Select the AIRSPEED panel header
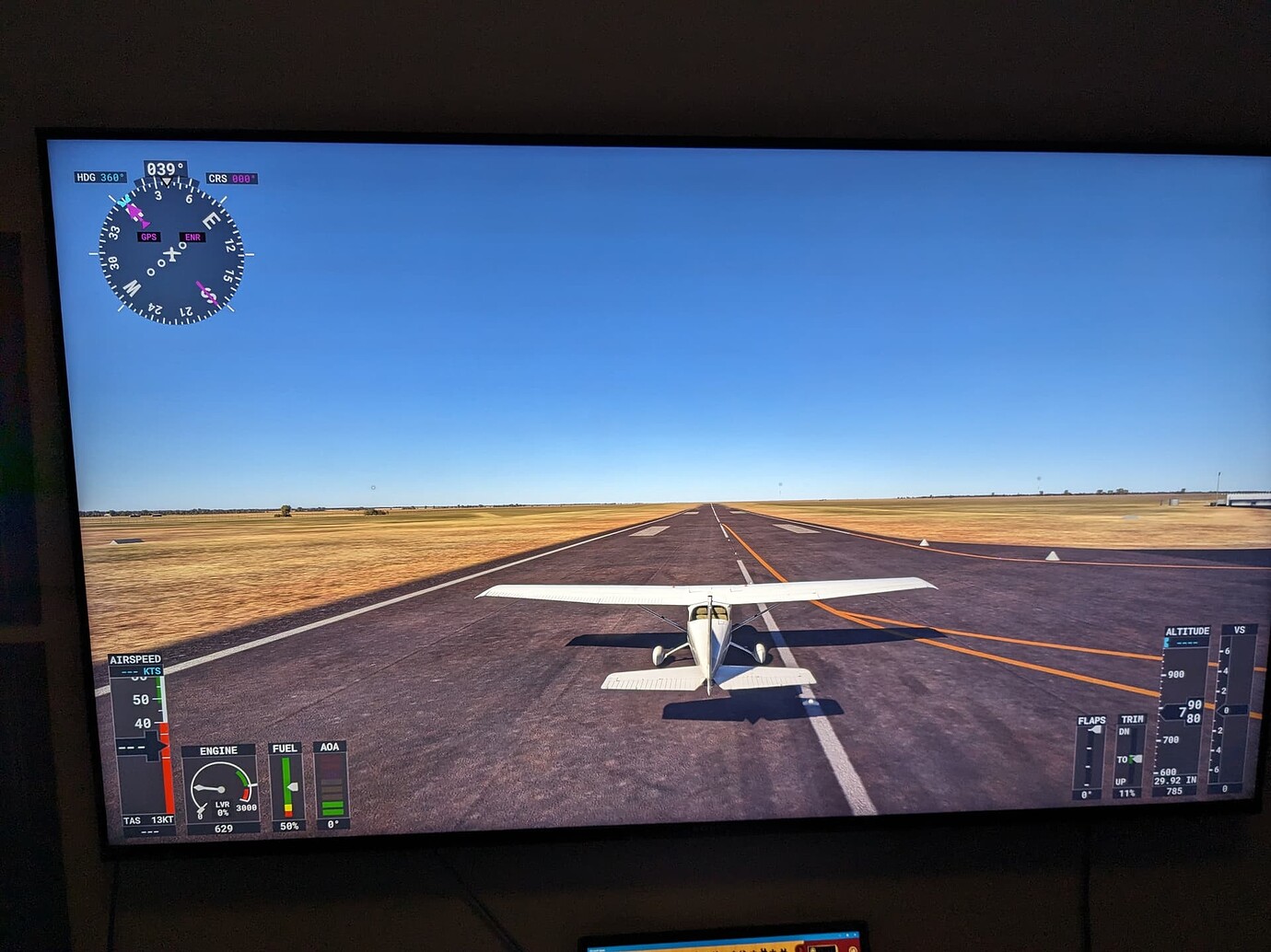 coord(136,659)
